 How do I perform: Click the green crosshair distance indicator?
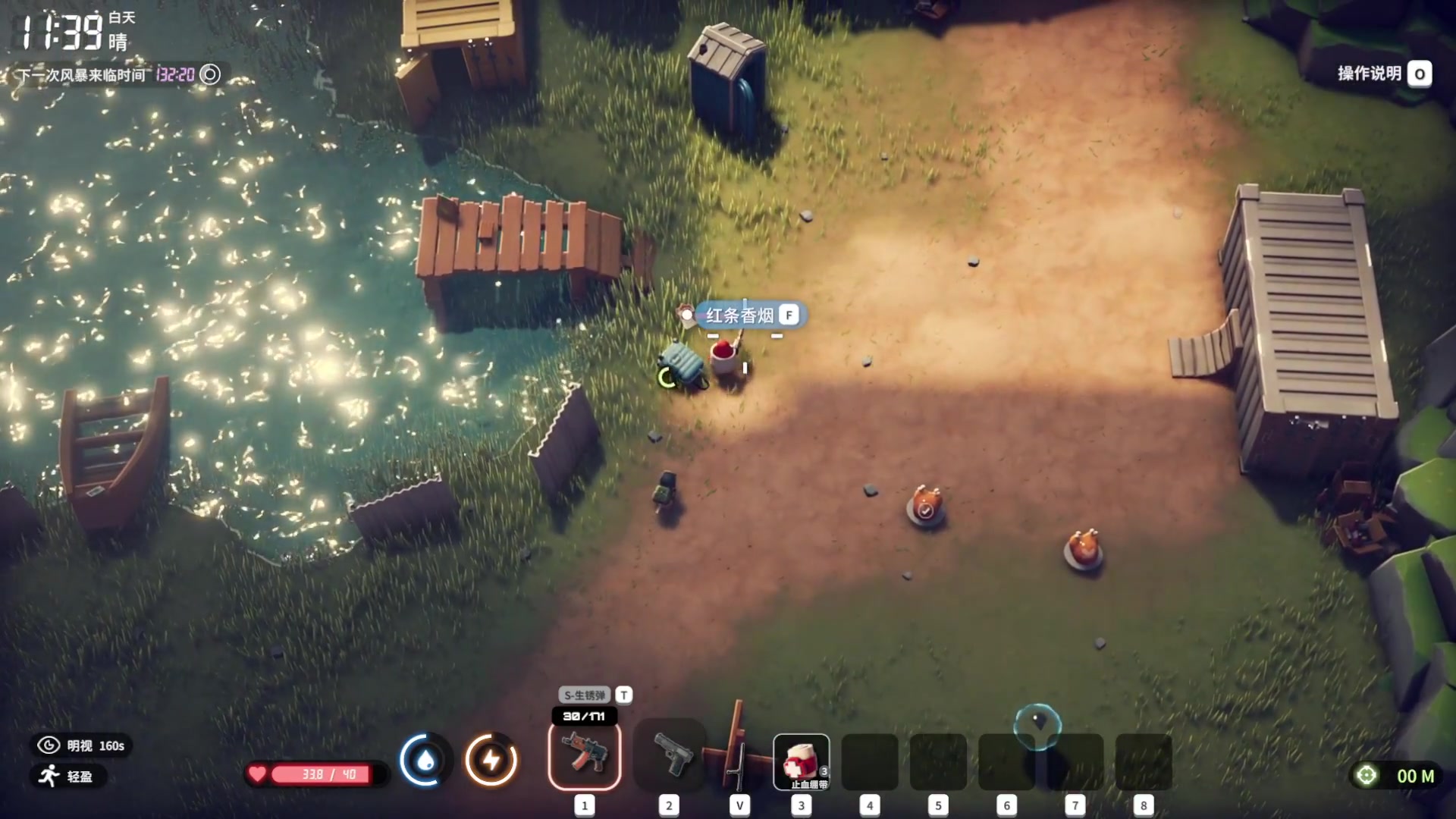point(1367,776)
